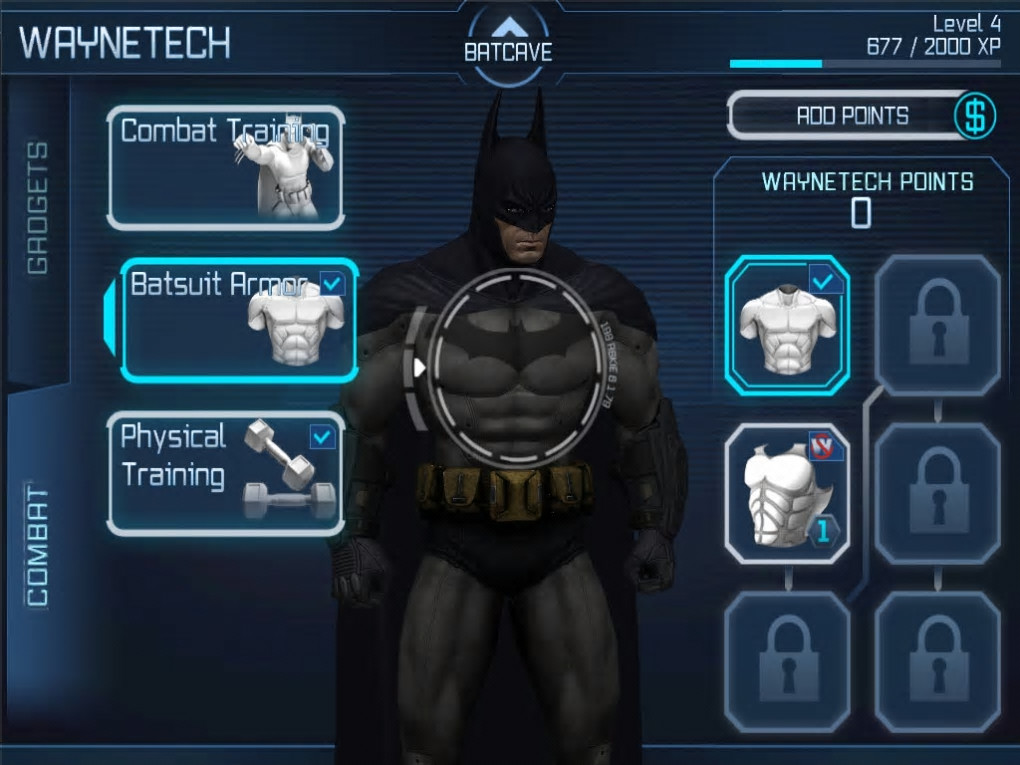
Task: Open the Add Points purchase button
Action: (x=861, y=116)
